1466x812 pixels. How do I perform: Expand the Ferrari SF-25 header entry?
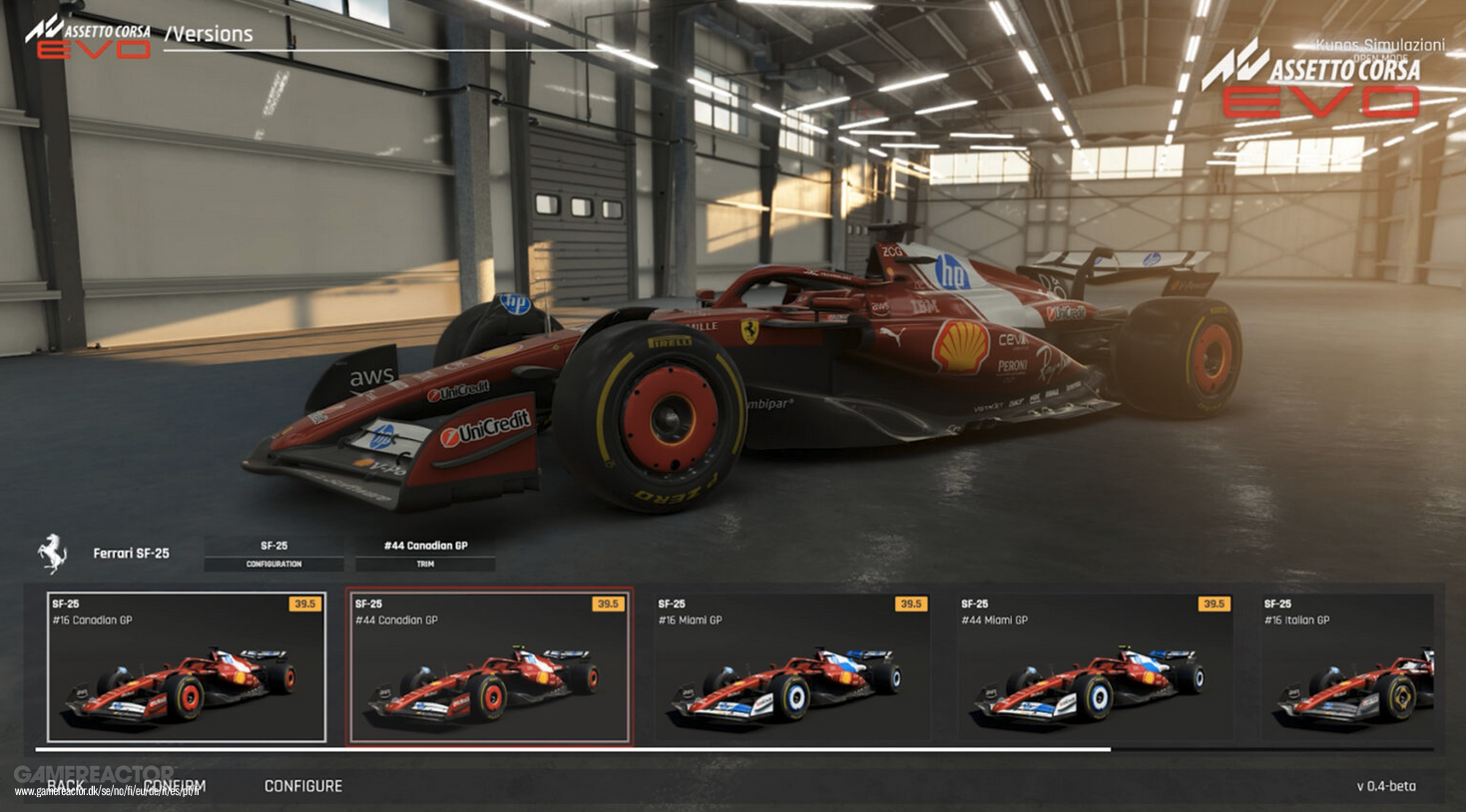(130, 553)
